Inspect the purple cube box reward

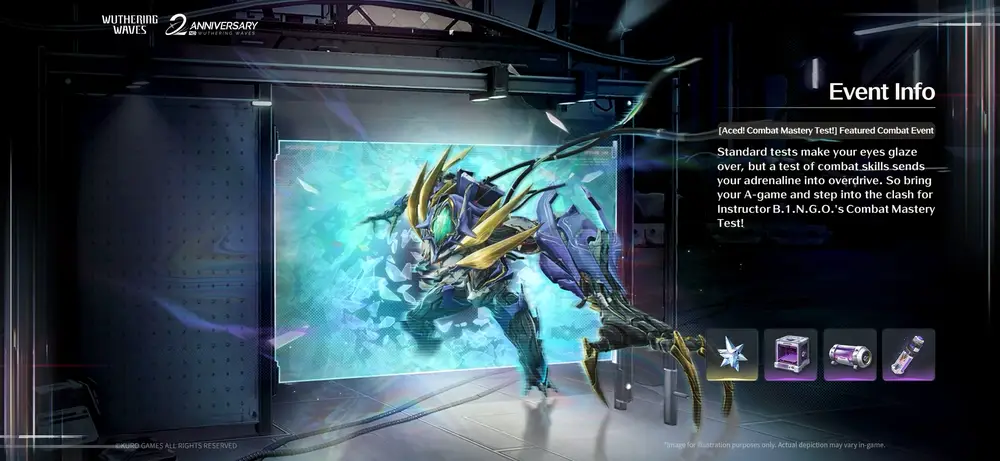(x=791, y=355)
